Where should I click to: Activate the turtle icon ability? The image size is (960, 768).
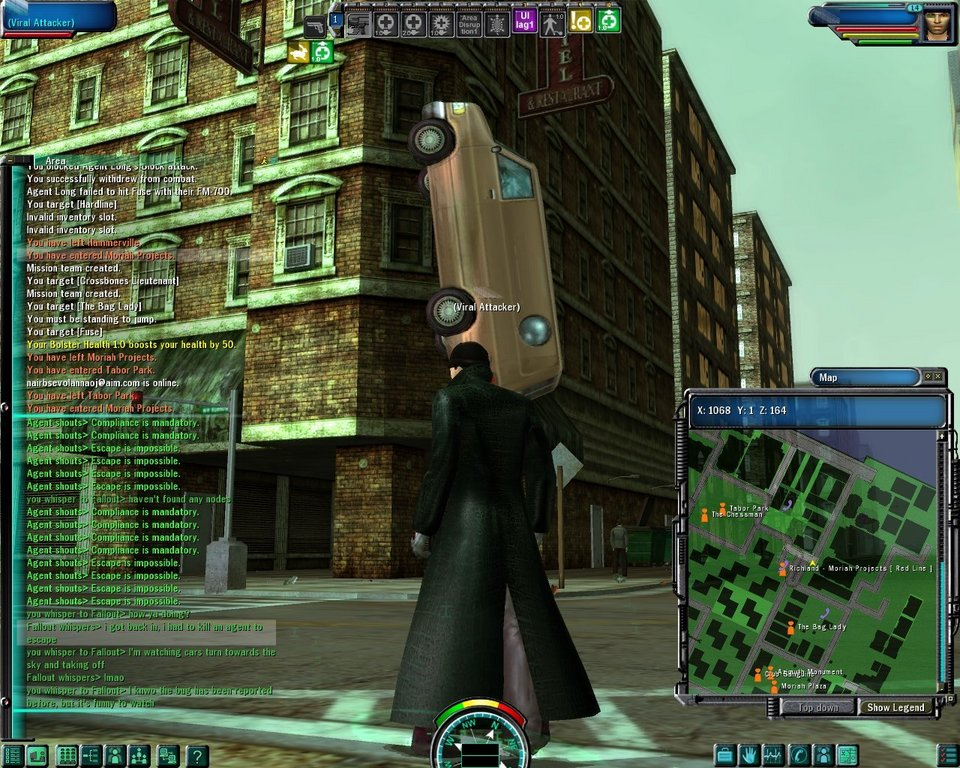click(496, 24)
